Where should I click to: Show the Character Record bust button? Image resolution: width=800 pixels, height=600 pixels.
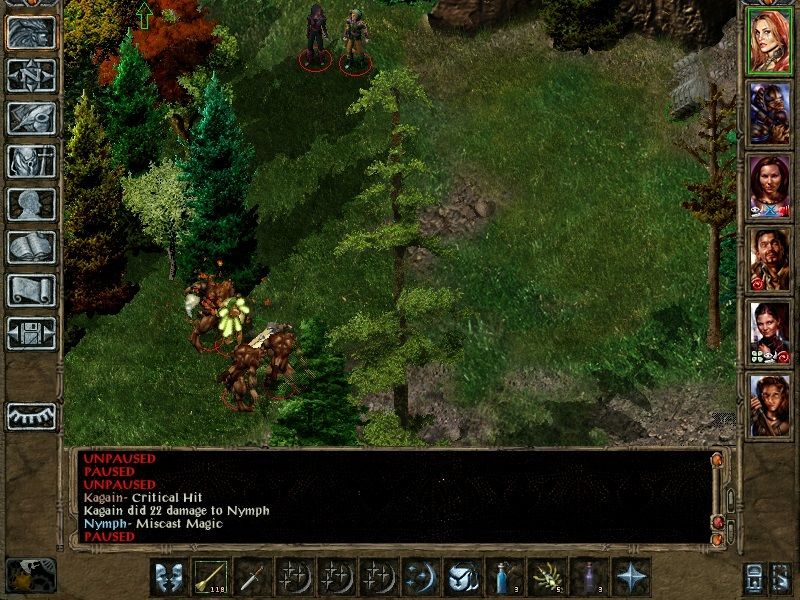pos(31,204)
